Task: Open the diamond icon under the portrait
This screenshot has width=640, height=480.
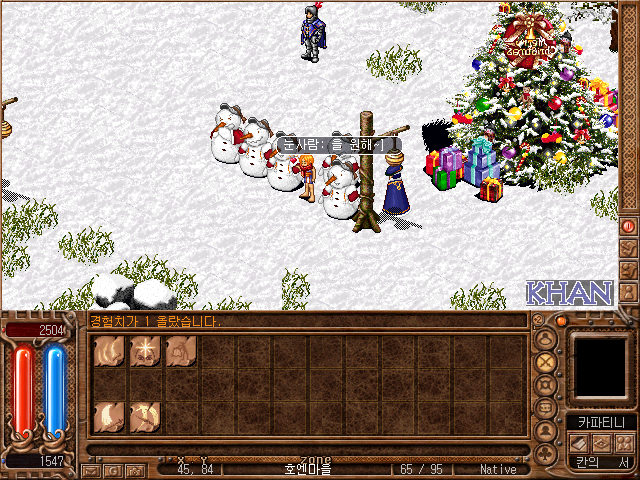Action: (601, 442)
